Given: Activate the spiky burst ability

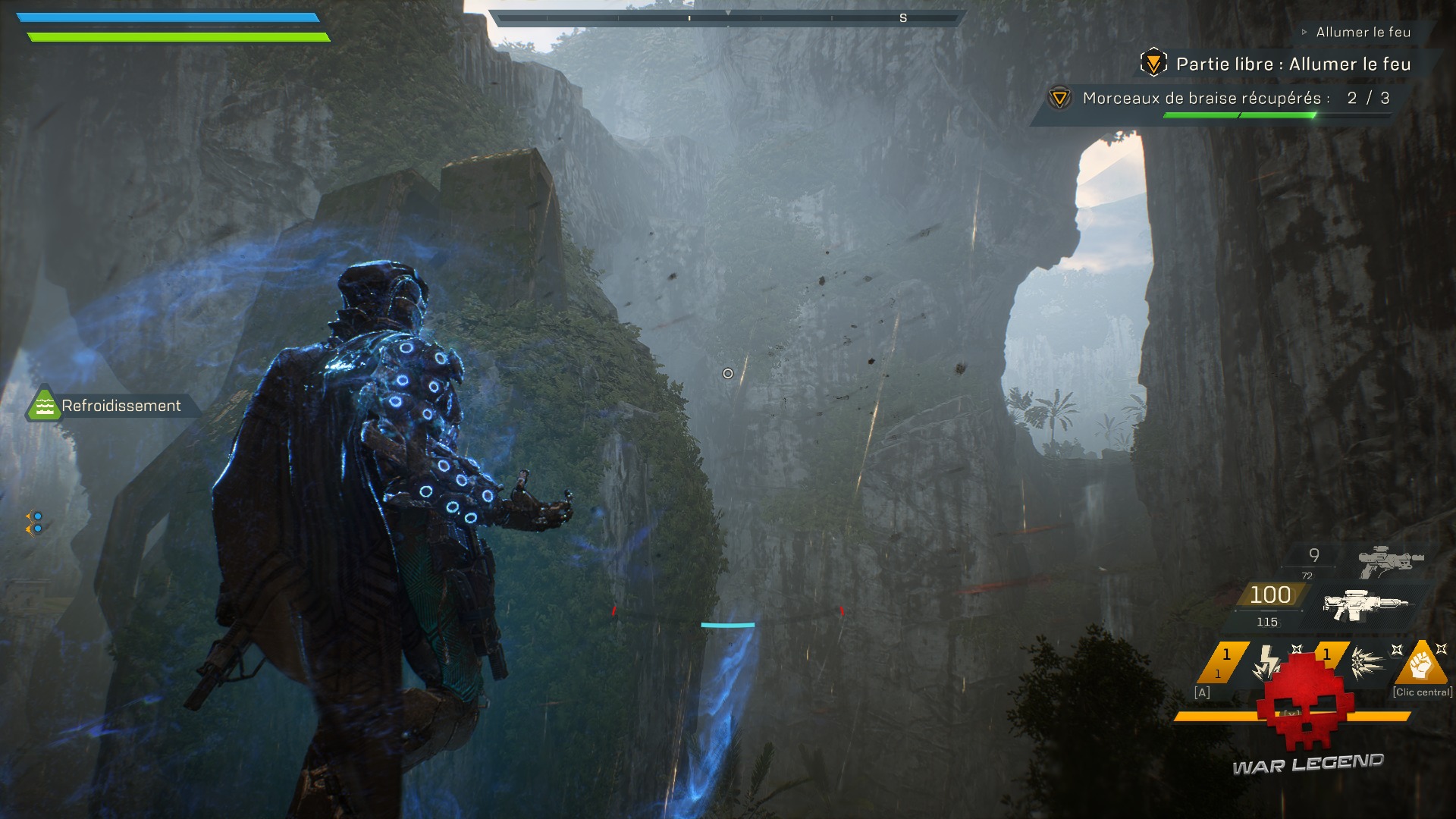Looking at the screenshot, I should coord(1368,661).
